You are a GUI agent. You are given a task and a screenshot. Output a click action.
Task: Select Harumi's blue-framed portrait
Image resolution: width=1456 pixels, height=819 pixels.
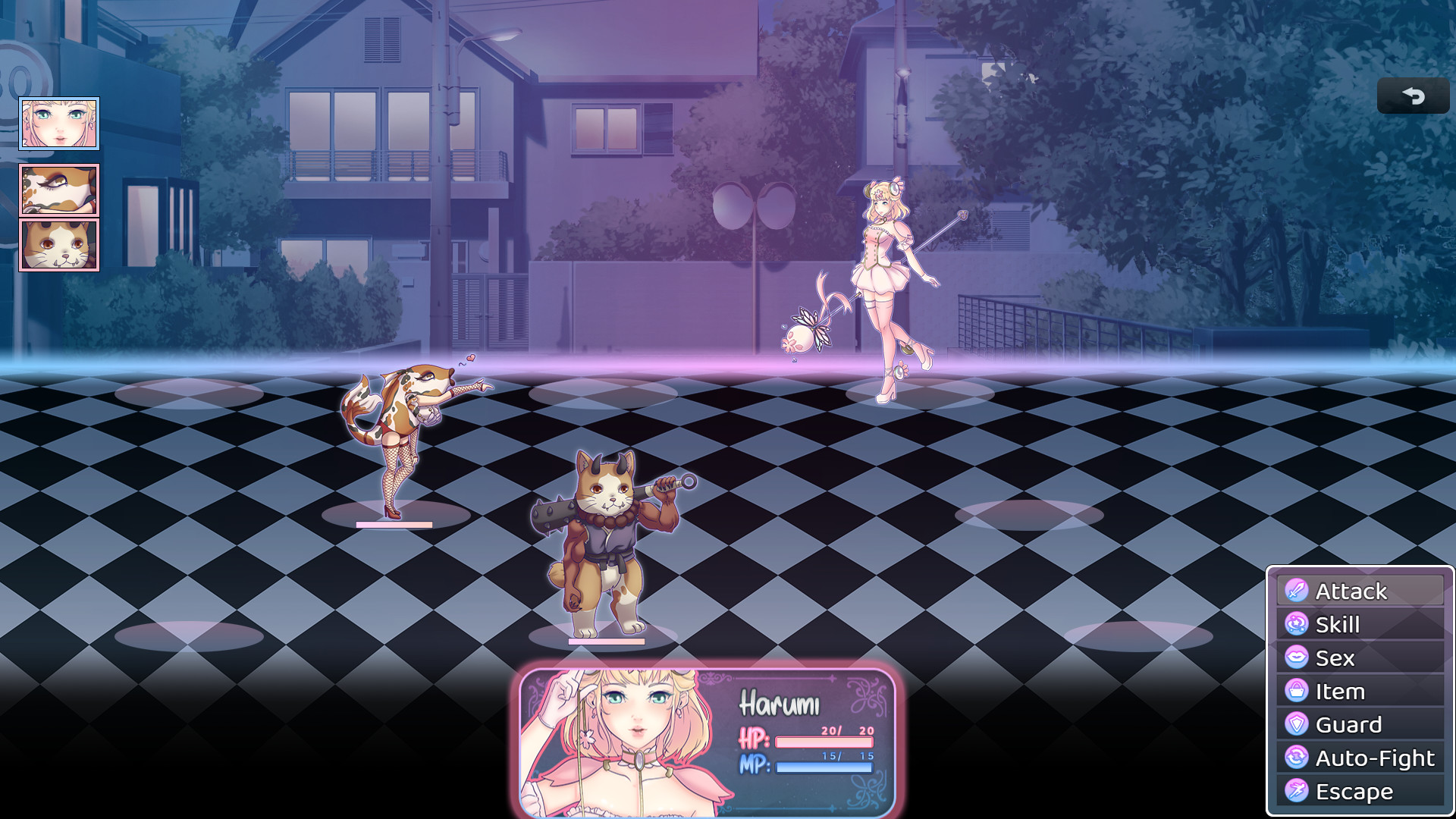[60, 124]
